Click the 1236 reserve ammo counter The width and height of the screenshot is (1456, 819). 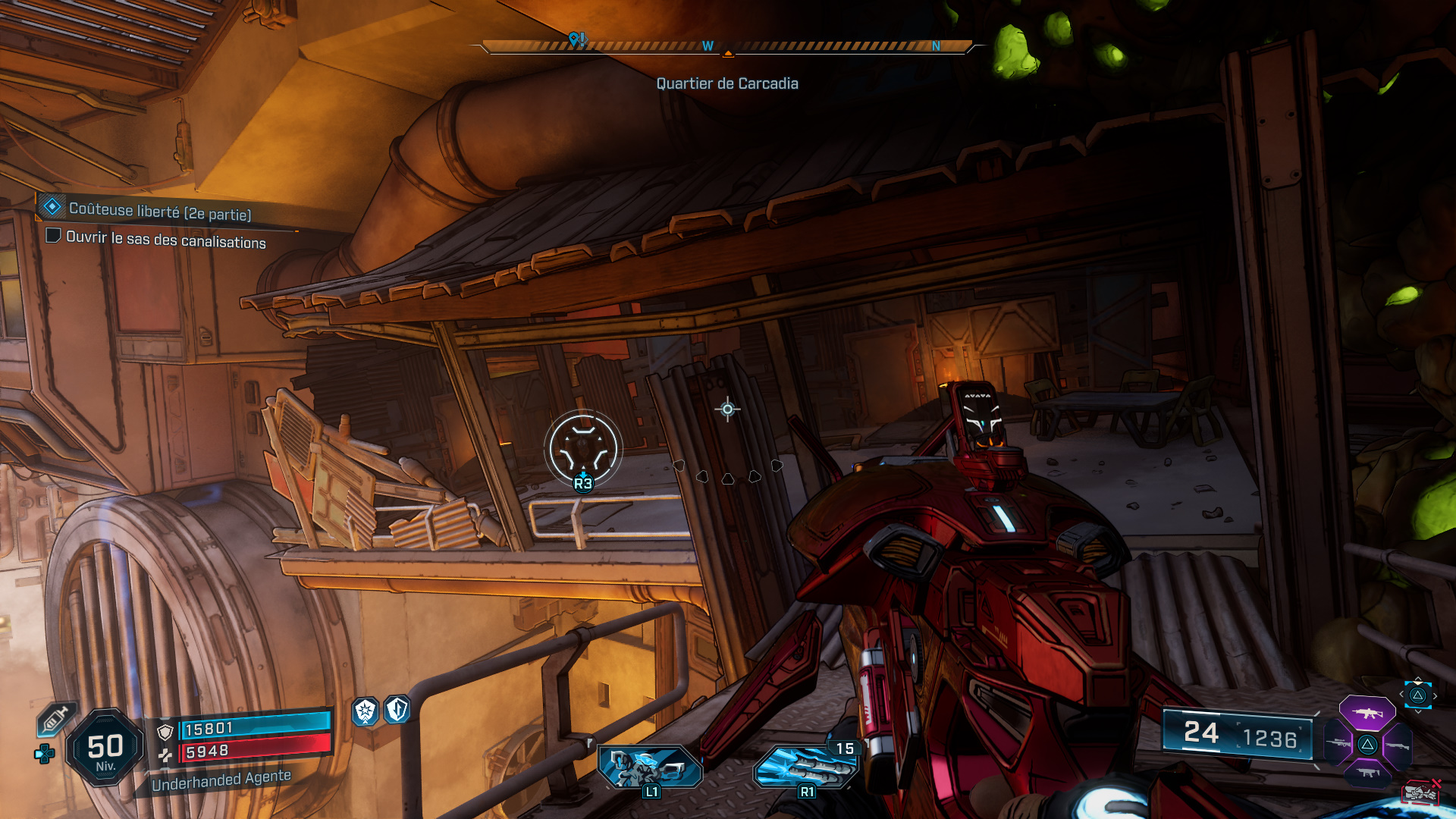pos(1272,735)
